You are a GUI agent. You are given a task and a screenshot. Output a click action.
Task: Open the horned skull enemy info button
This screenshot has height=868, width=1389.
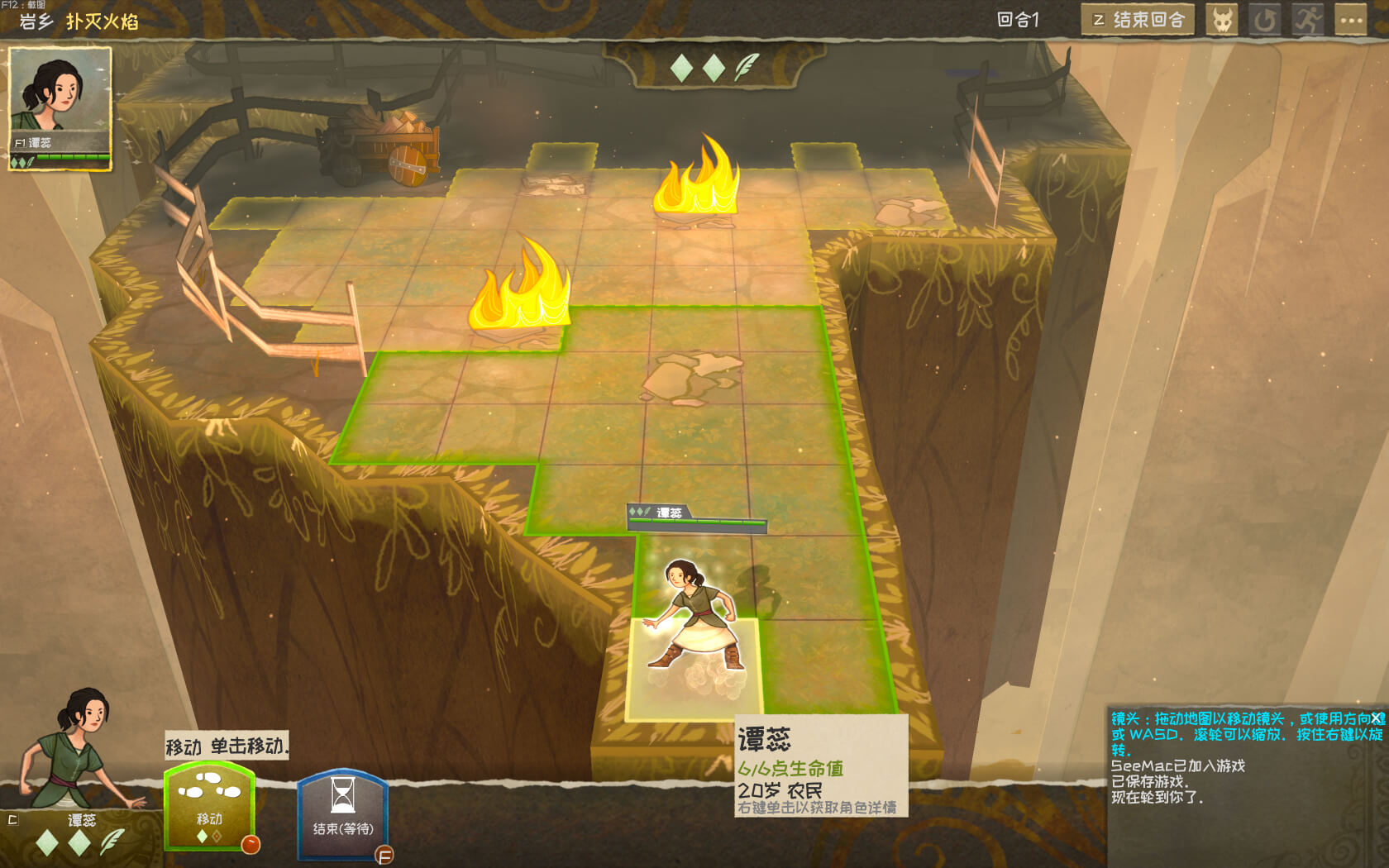pos(1222,20)
